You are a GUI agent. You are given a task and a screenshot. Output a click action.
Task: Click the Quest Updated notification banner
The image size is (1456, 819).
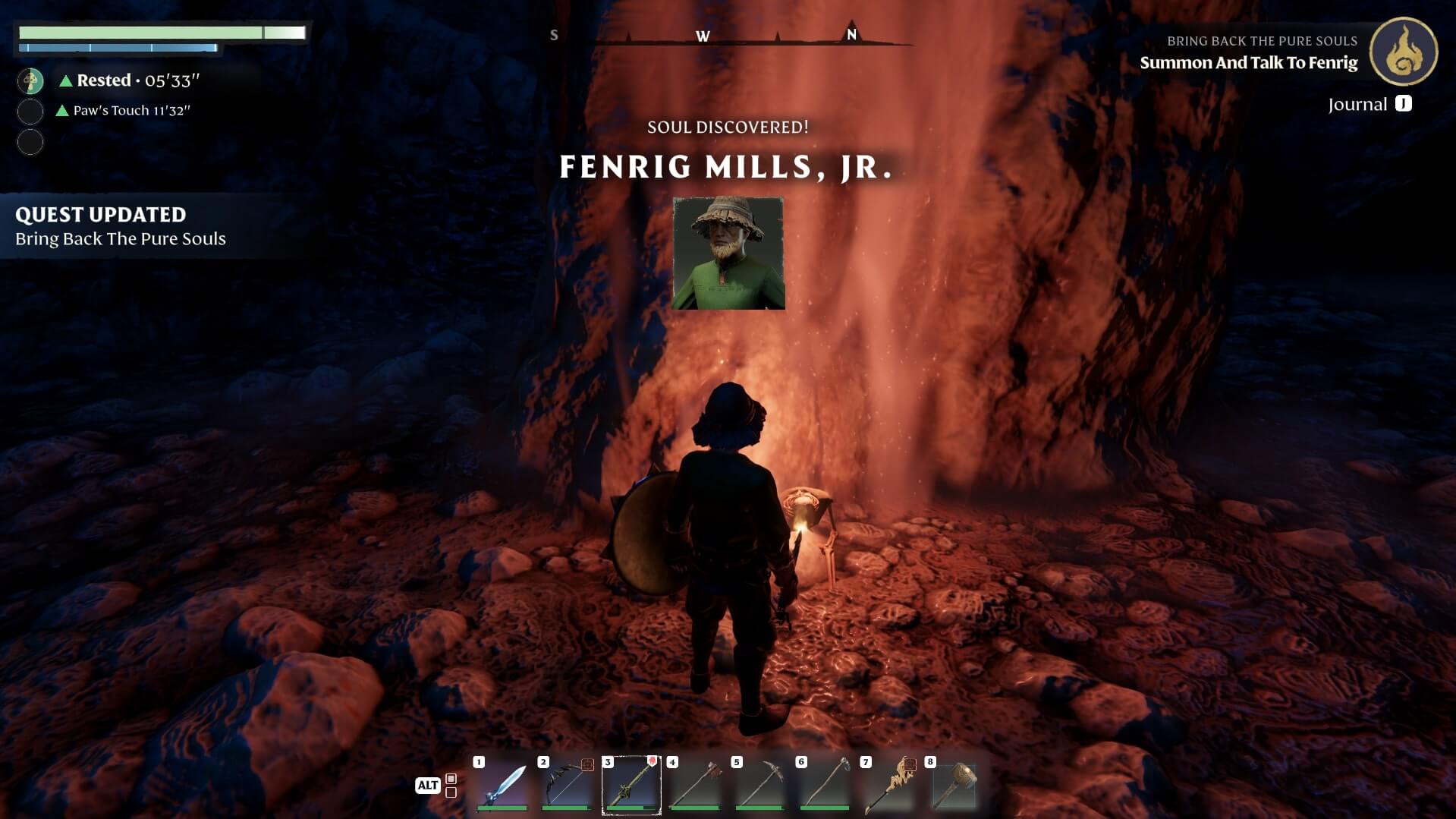pyautogui.click(x=121, y=225)
